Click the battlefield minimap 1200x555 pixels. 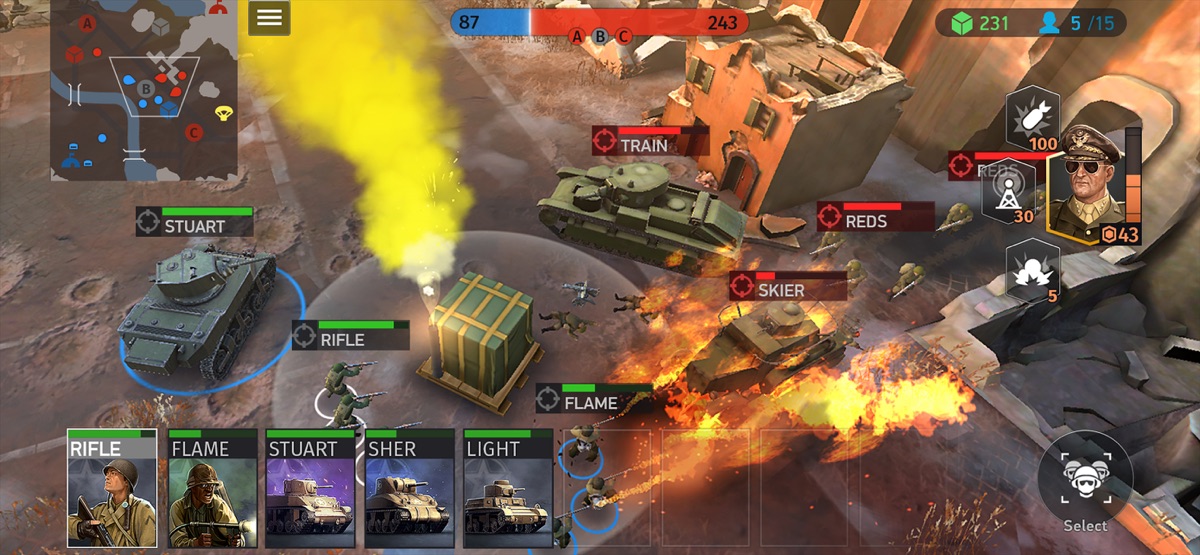coord(144,90)
